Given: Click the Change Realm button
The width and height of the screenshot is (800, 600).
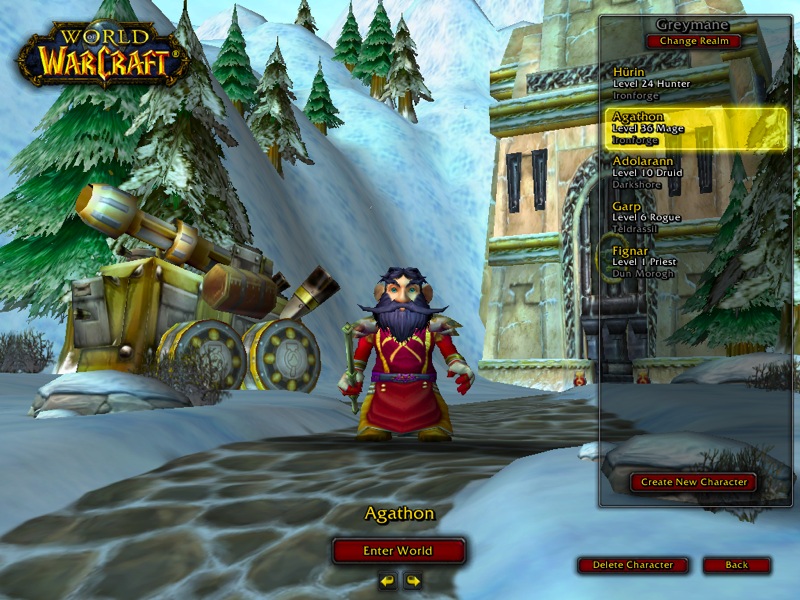Looking at the screenshot, I should pos(693,41).
